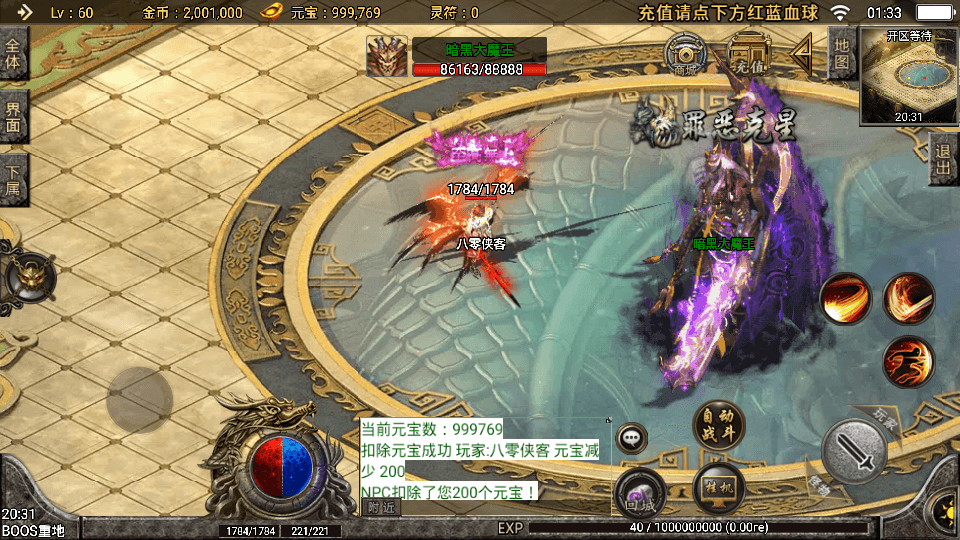960x540 pixels.
Task: Open the 地图 map button
Action: (x=842, y=54)
